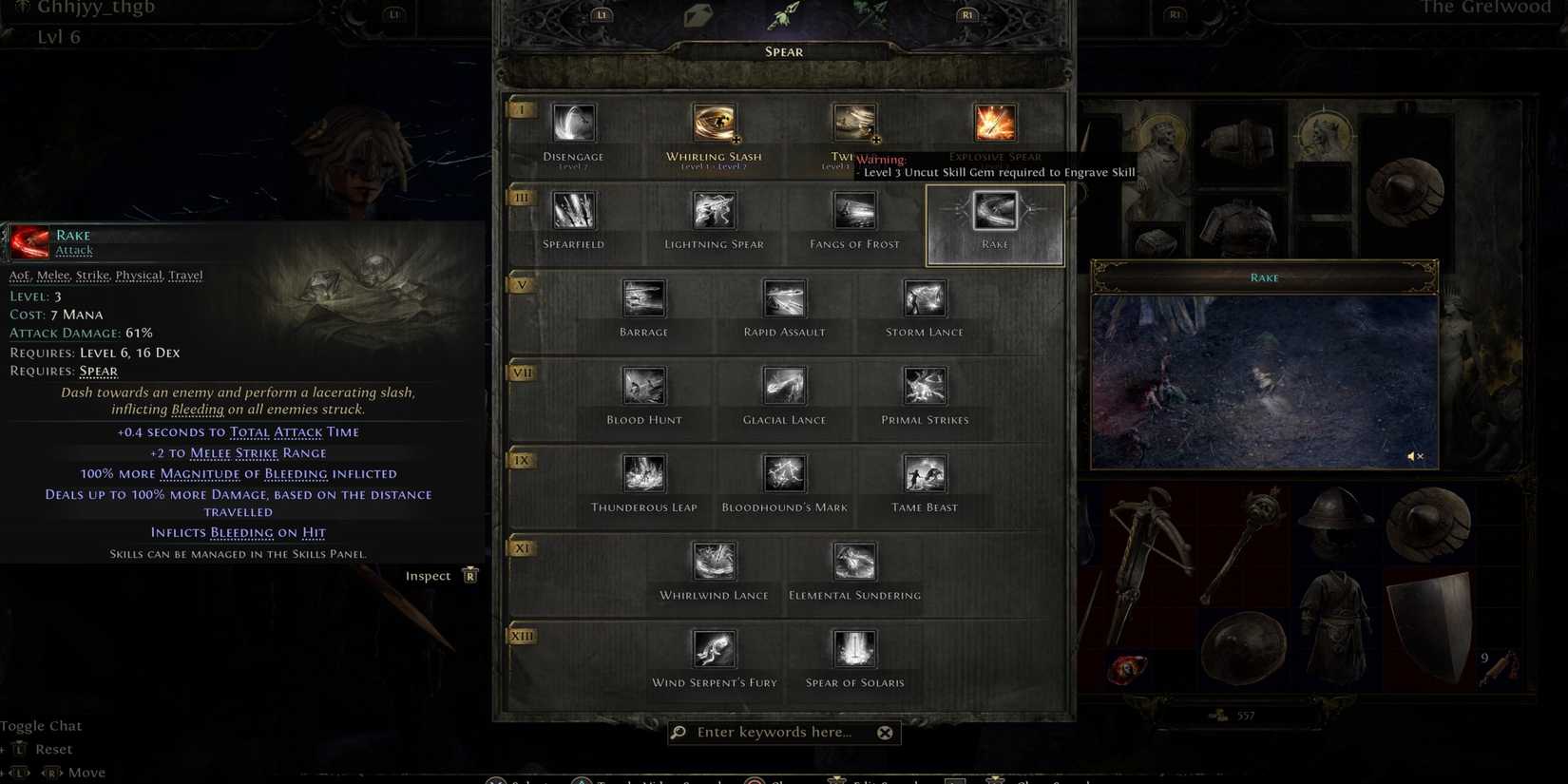Clear the keyword search field
Image resolution: width=1568 pixels, height=784 pixels.
click(885, 732)
